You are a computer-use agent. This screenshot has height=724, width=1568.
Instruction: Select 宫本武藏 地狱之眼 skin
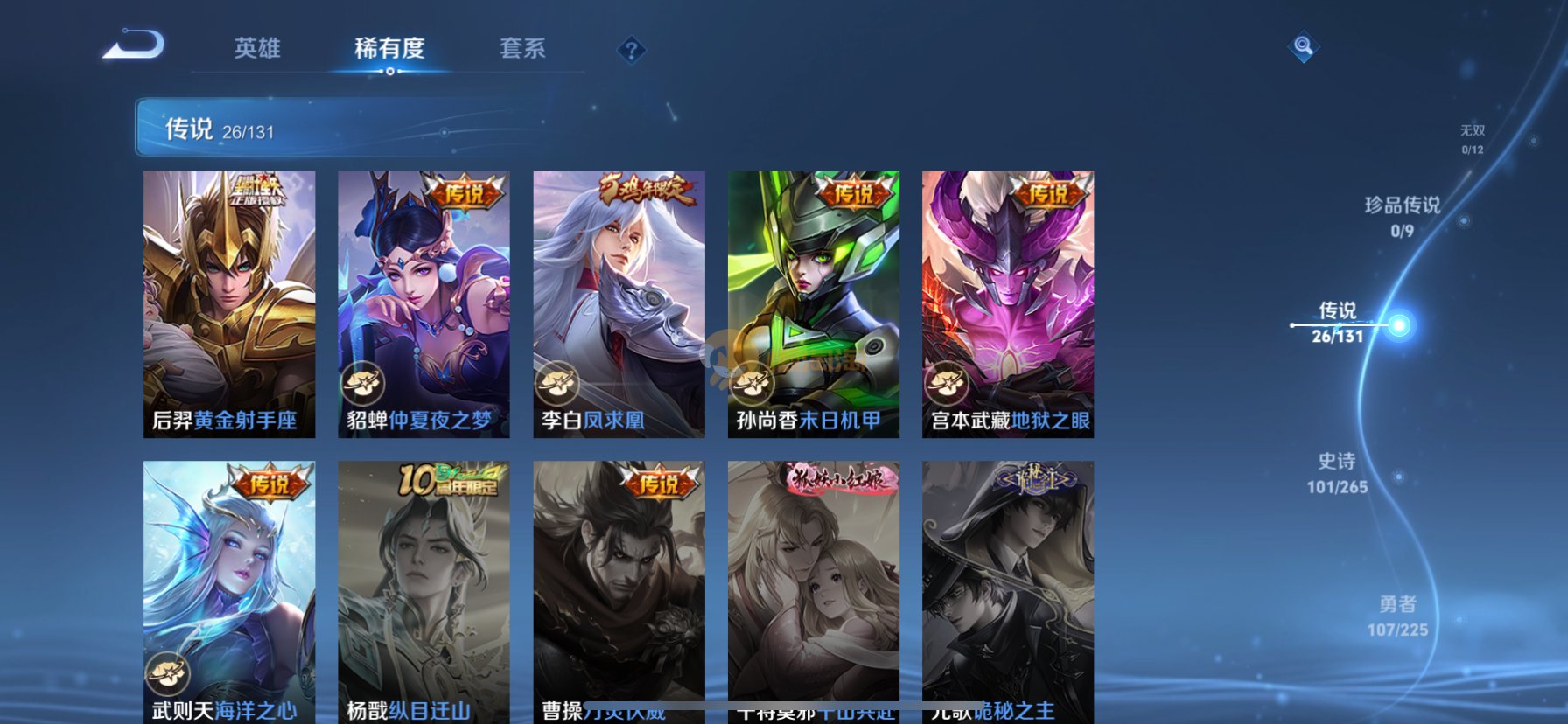click(1007, 303)
